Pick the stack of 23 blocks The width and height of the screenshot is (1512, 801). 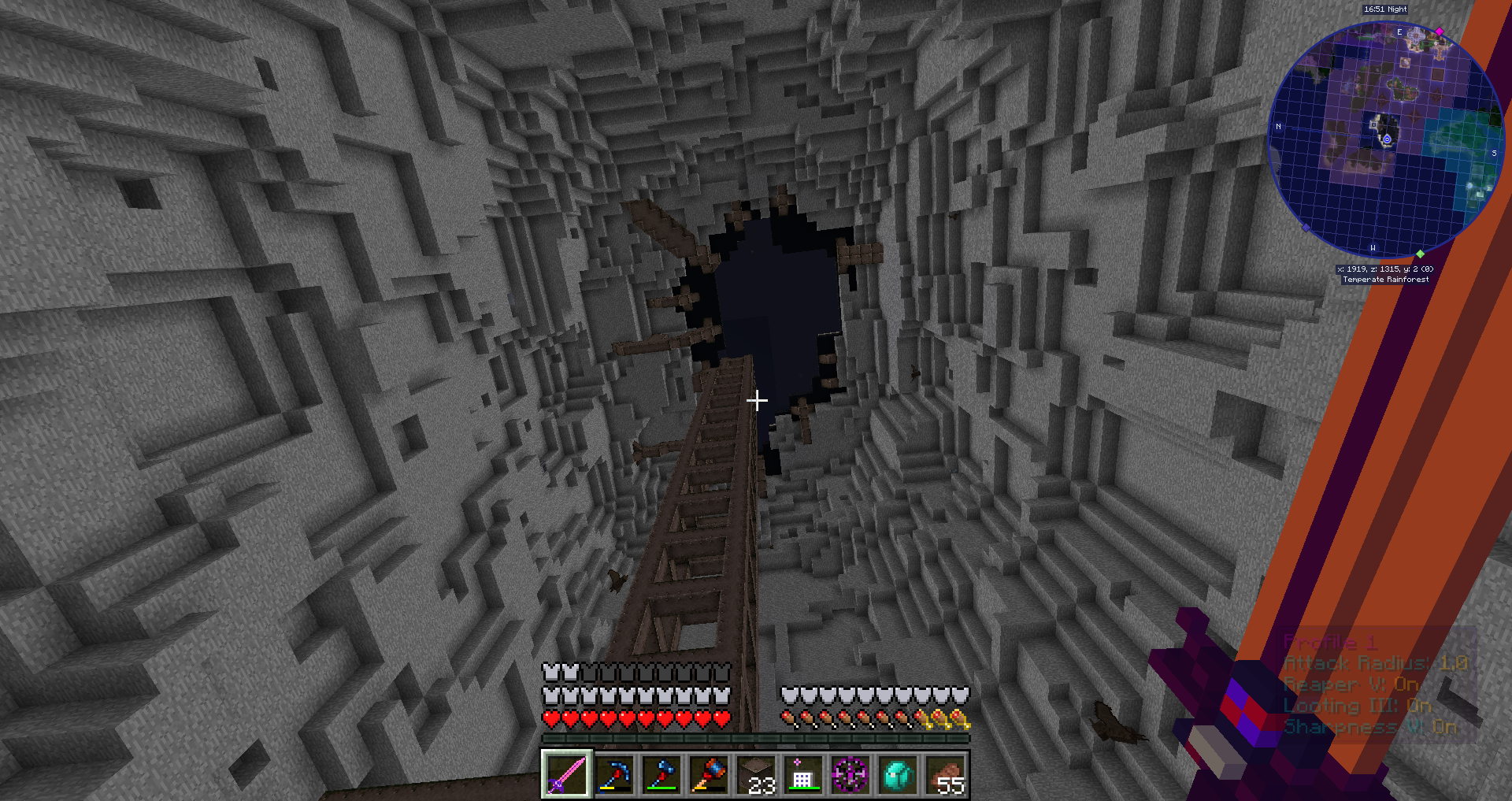click(x=755, y=774)
